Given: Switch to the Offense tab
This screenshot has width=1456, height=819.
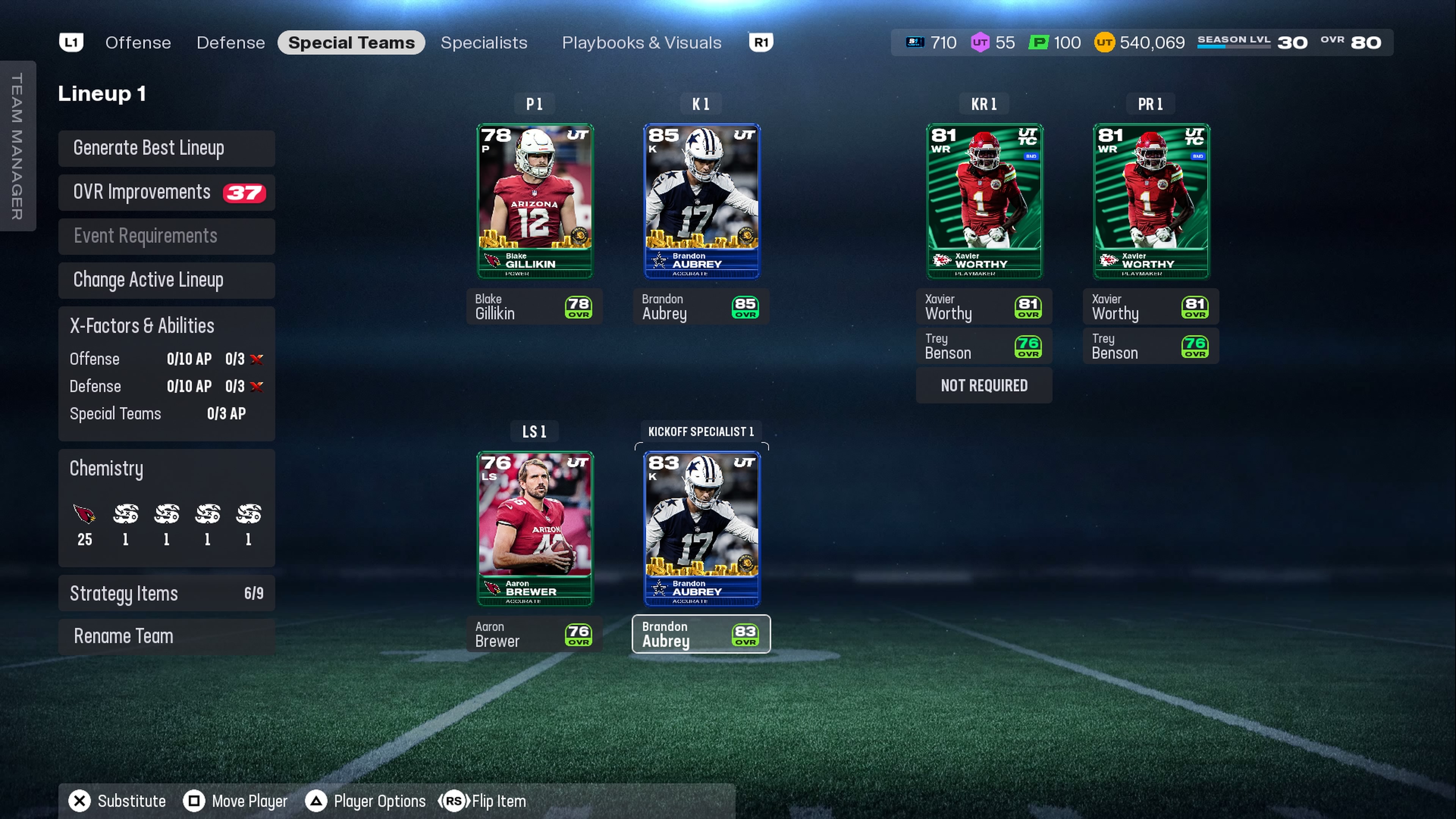Looking at the screenshot, I should point(138,43).
